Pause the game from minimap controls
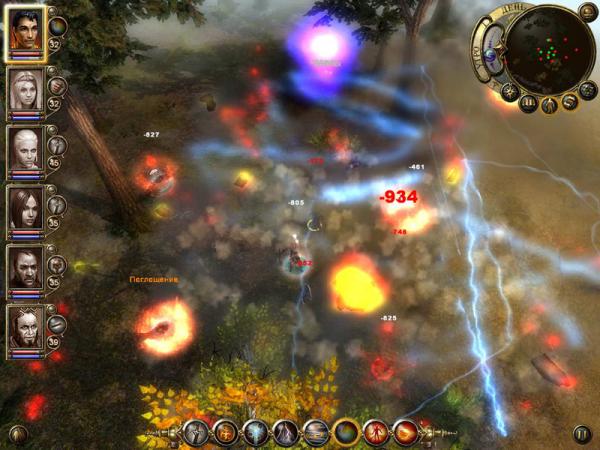The width and height of the screenshot is (600, 450). point(530,103)
